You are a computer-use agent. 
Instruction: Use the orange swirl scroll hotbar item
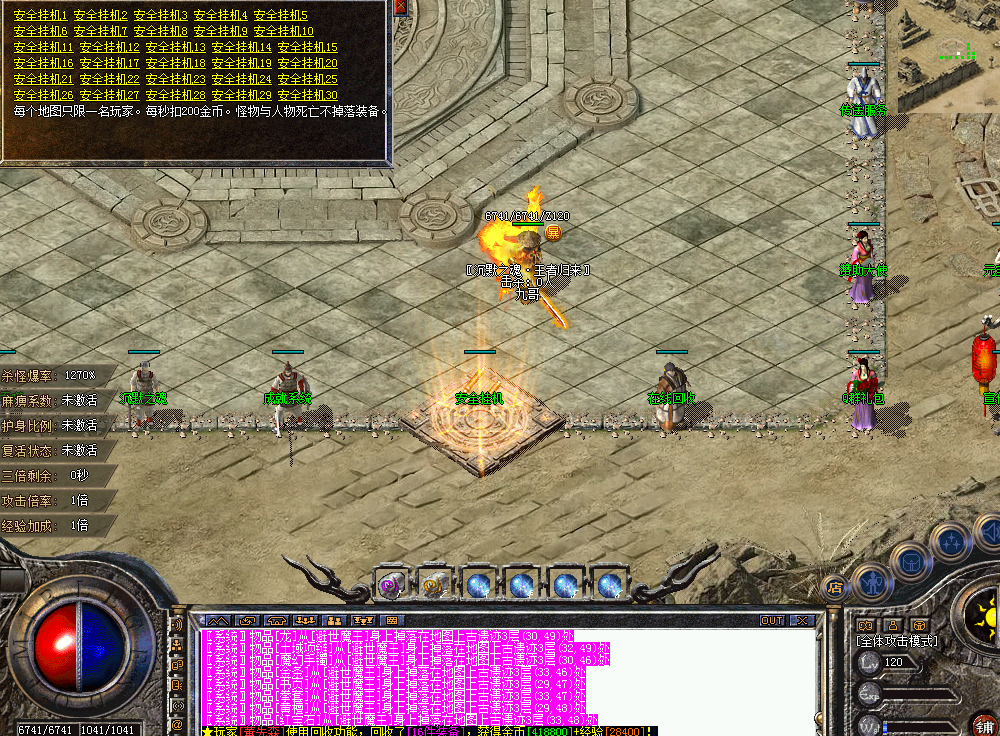pyautogui.click(x=433, y=584)
